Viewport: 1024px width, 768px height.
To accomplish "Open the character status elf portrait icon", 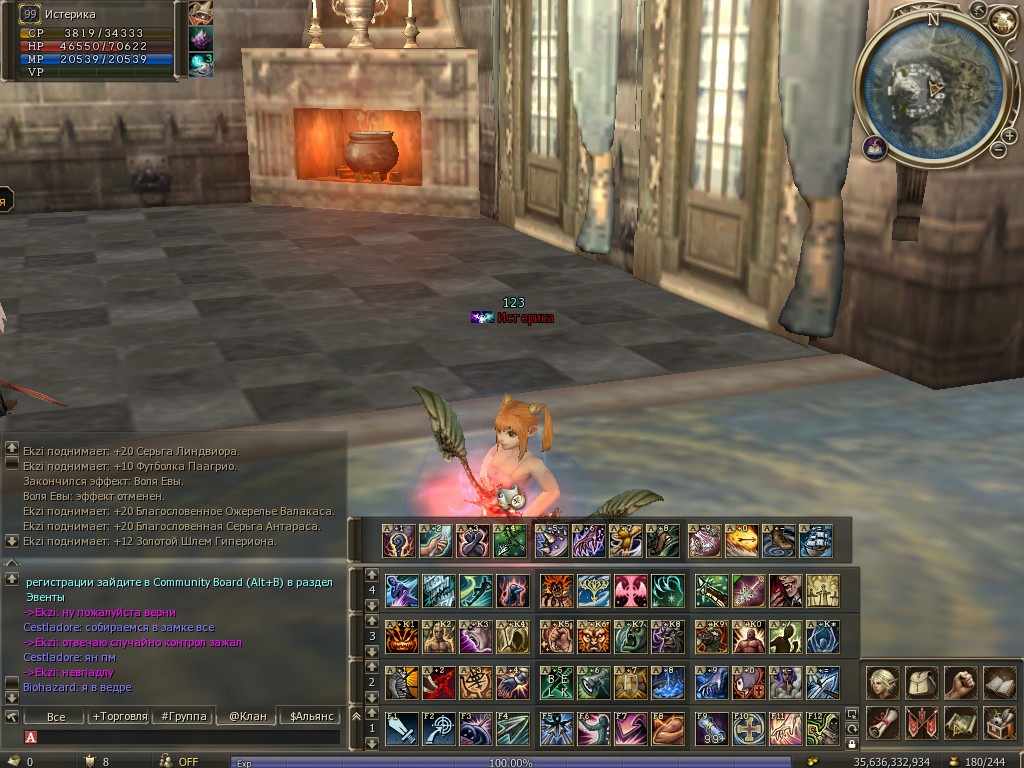I will [x=882, y=683].
